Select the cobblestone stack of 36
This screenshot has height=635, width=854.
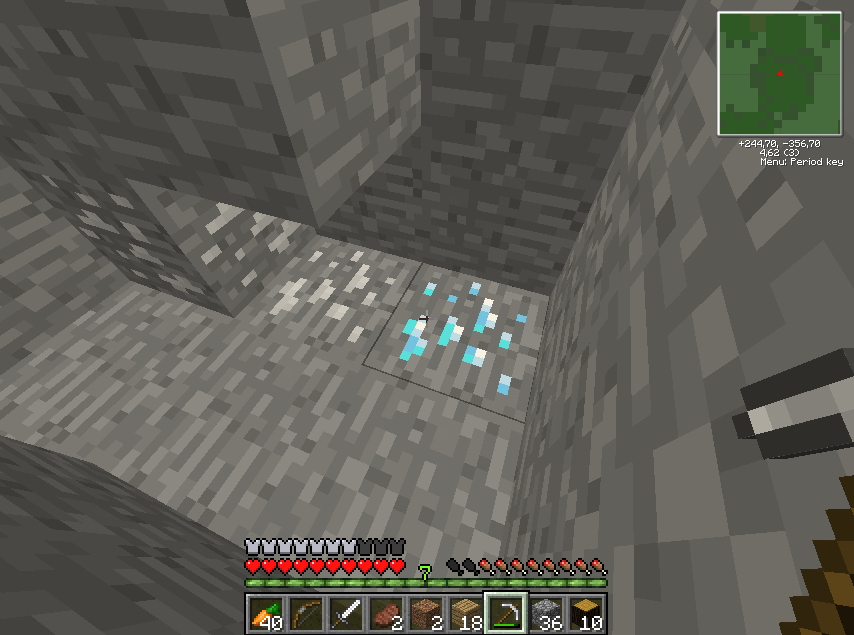[546, 612]
